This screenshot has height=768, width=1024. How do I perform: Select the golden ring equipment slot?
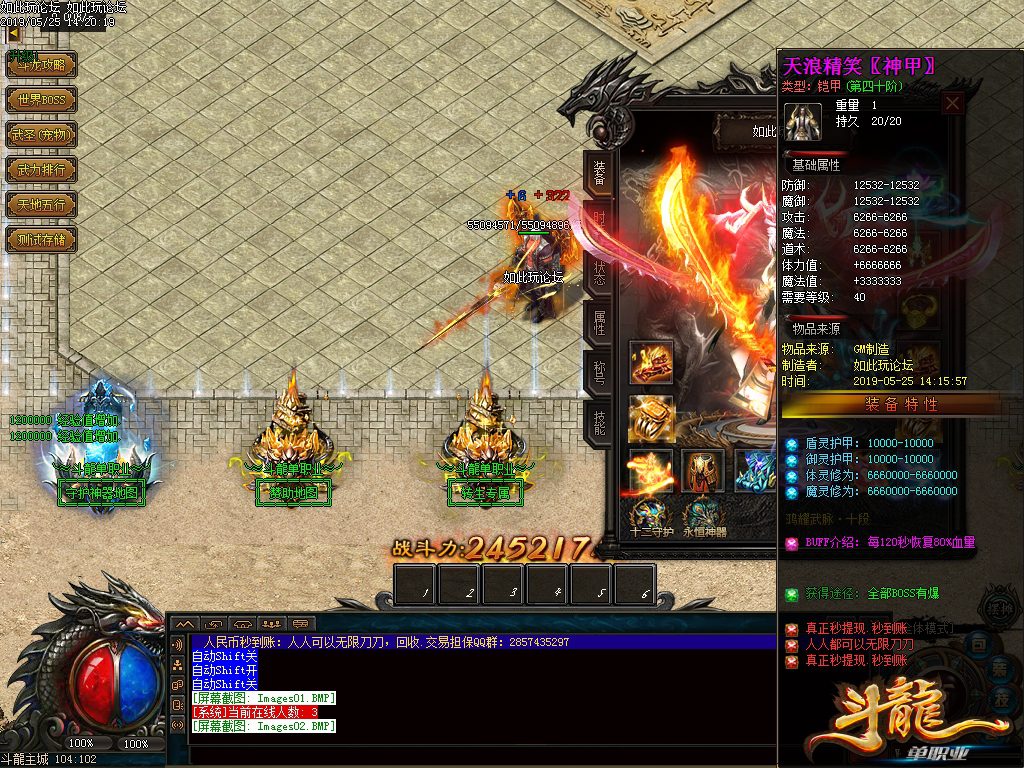coord(650,417)
